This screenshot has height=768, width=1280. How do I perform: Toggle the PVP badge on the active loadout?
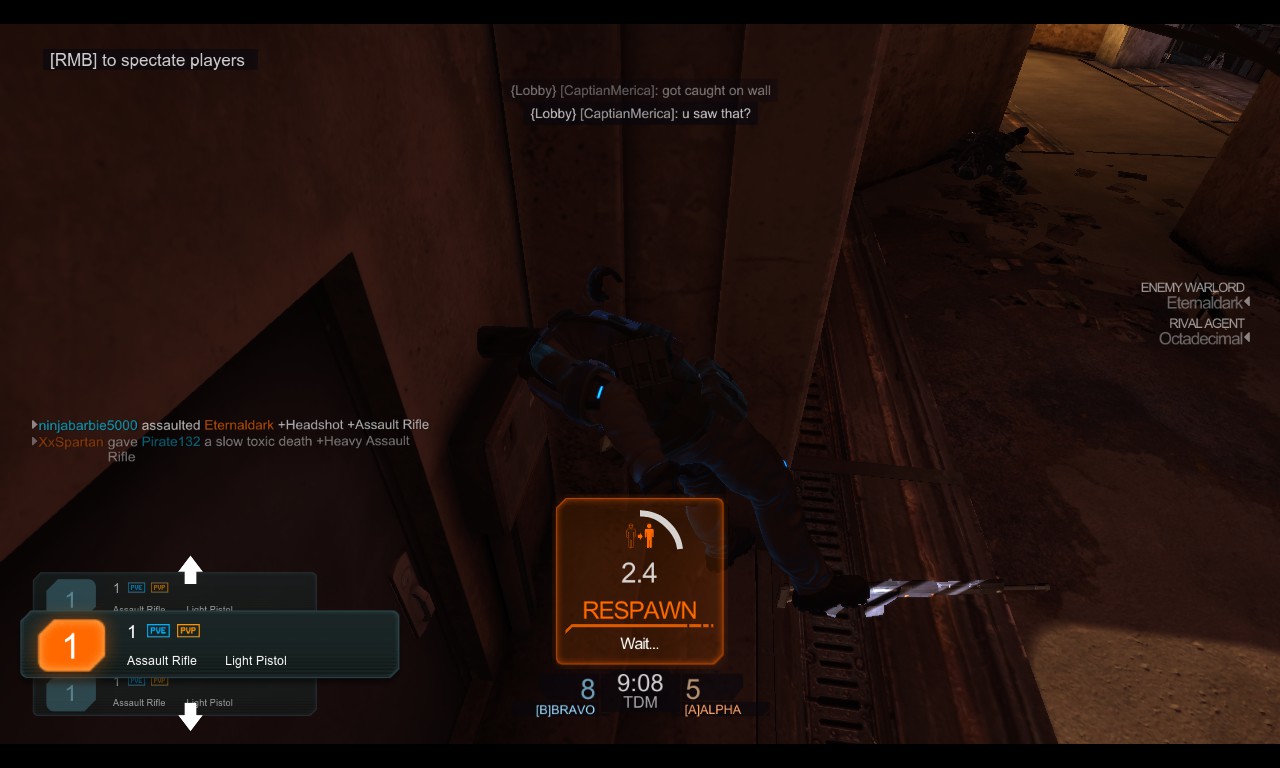(187, 631)
